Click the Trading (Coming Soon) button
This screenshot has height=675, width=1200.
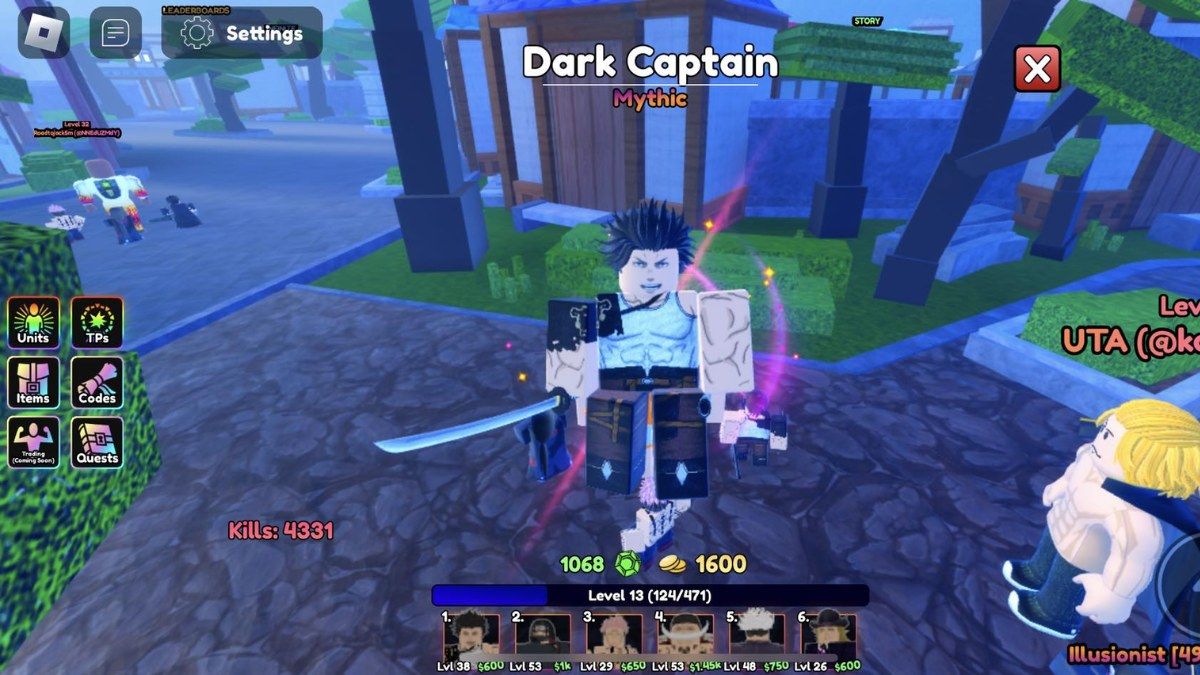point(34,442)
